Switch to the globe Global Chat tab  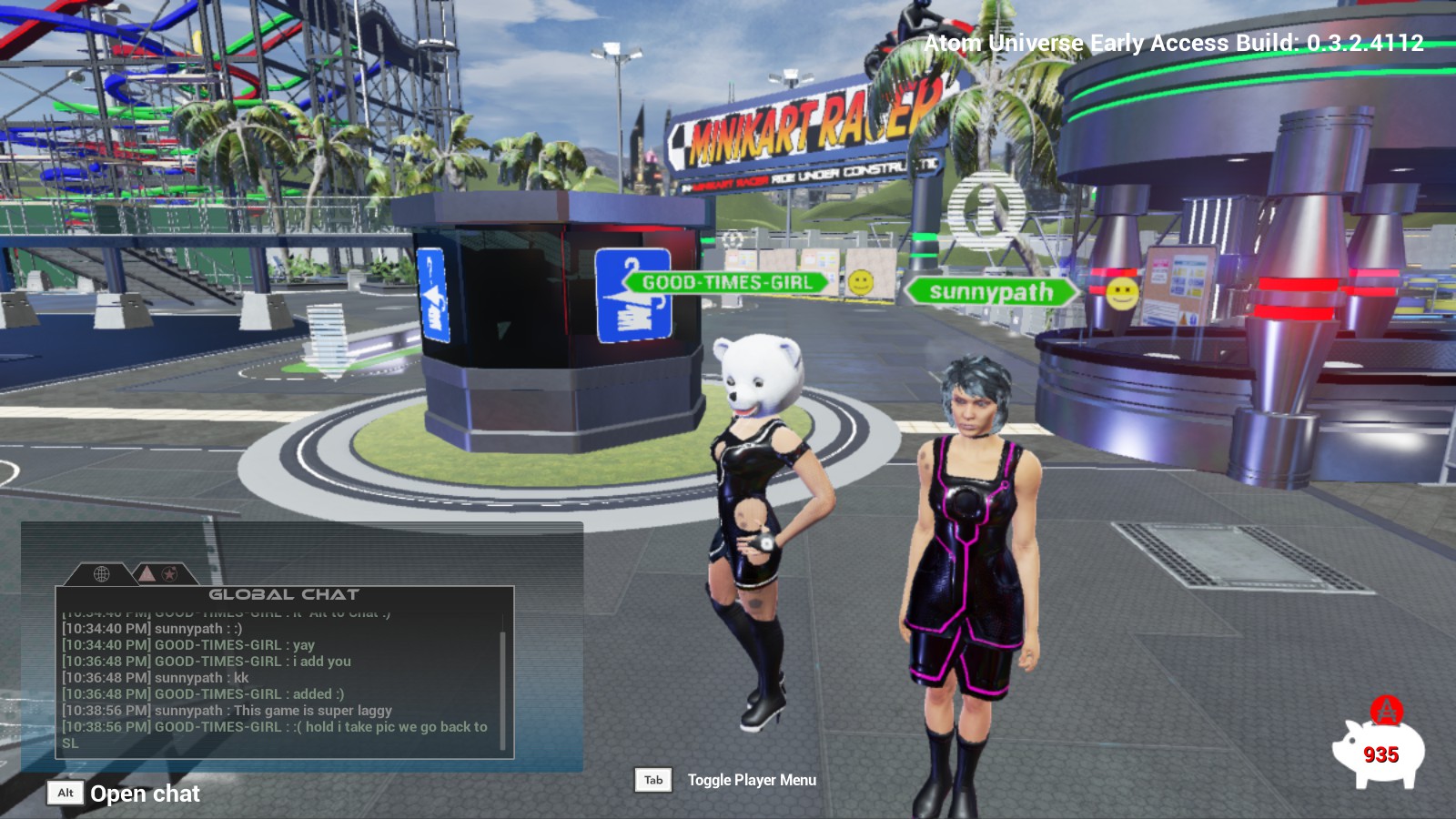click(102, 574)
